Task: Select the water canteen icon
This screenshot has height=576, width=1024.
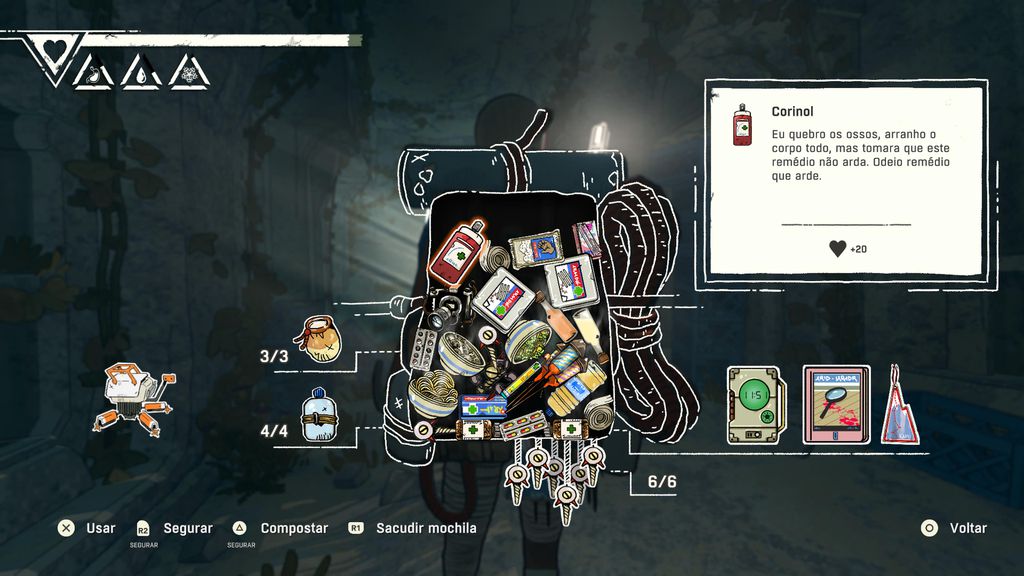Action: (321, 414)
